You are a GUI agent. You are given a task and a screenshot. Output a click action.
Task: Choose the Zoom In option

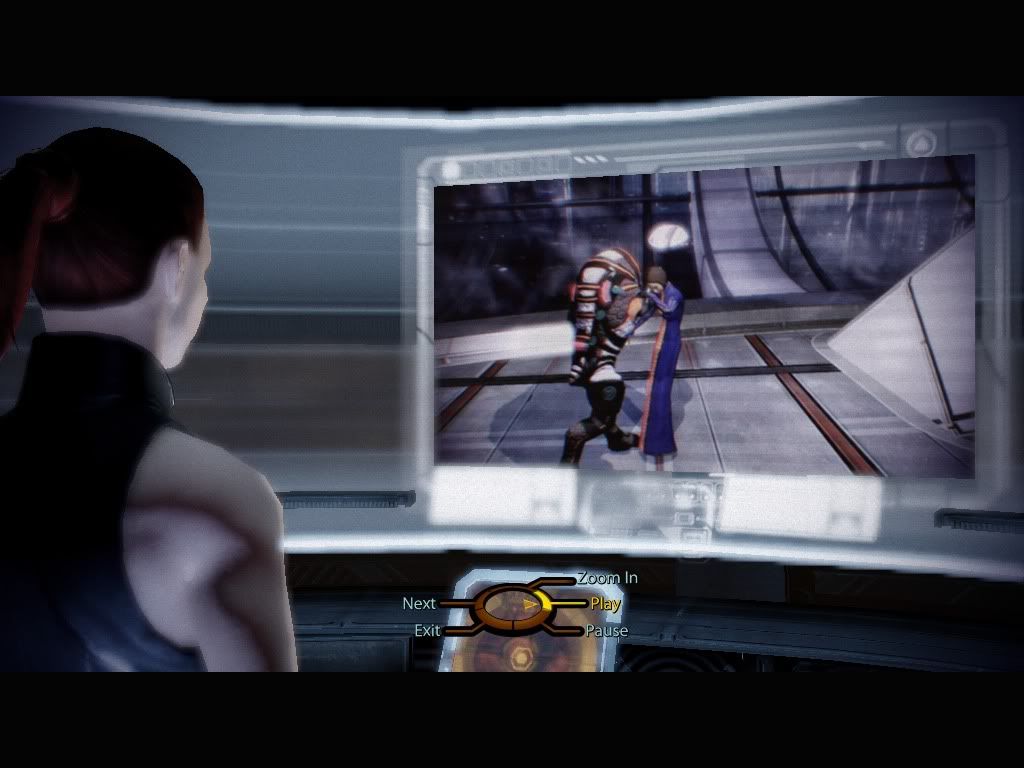coord(607,578)
